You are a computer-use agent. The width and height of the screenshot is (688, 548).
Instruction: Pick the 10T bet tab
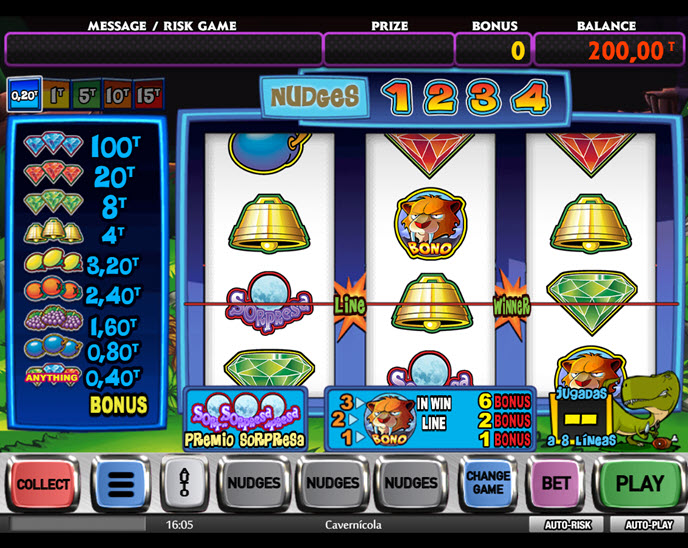[x=117, y=95]
